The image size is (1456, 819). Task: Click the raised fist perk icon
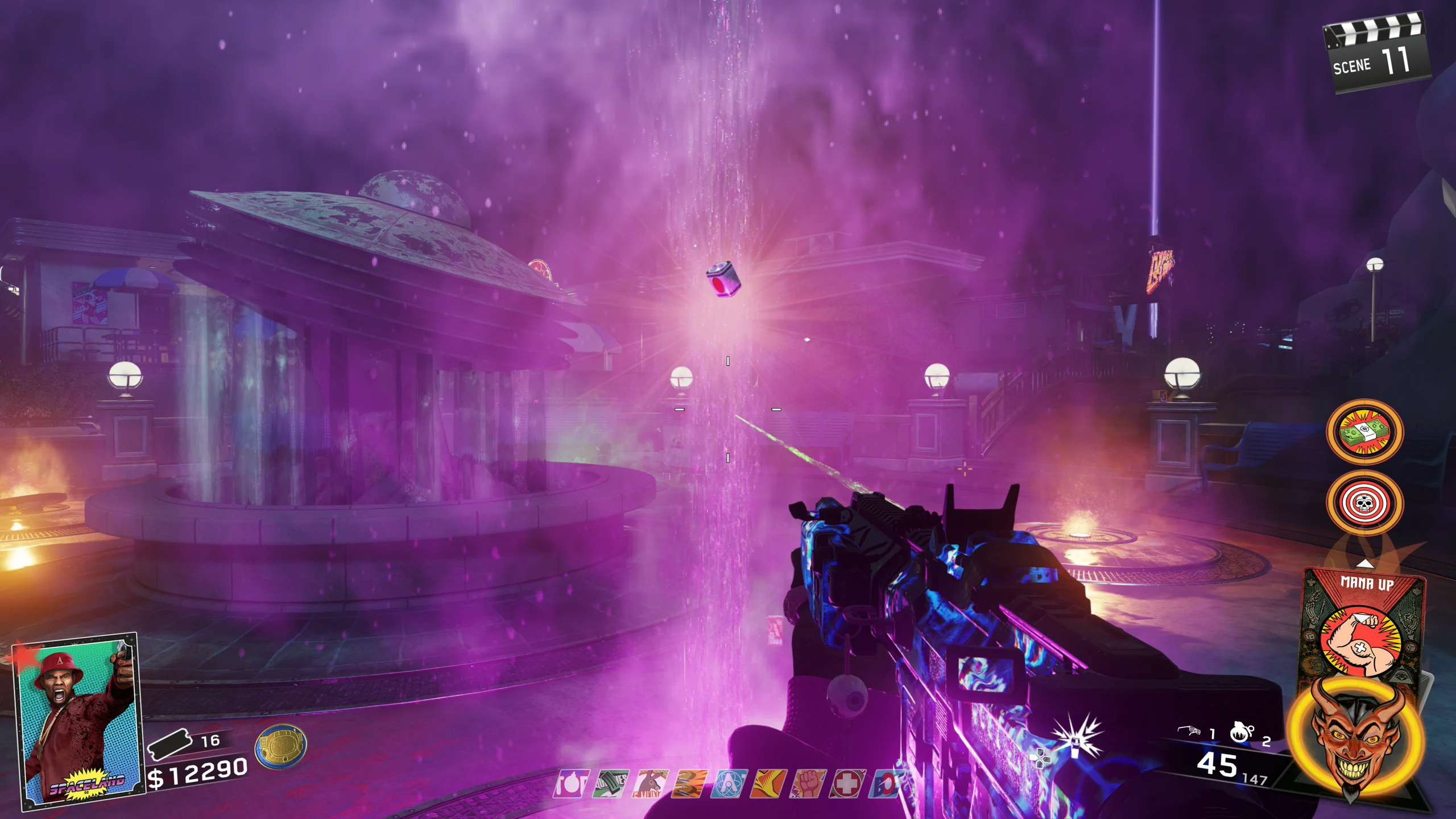tap(808, 784)
